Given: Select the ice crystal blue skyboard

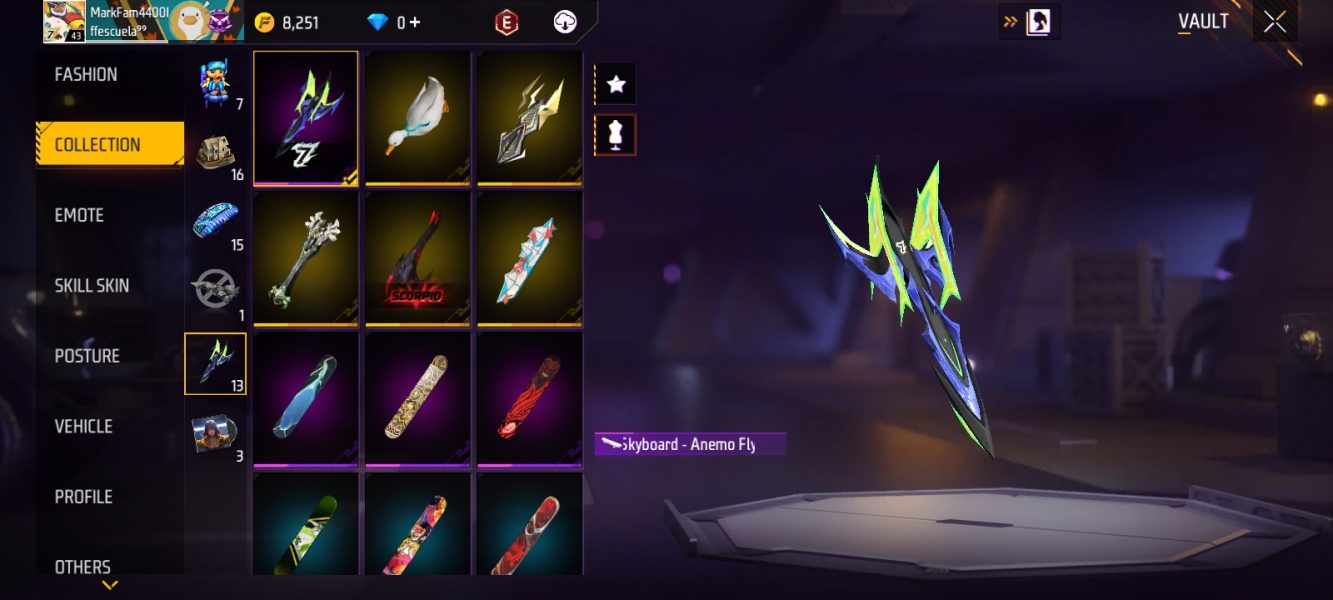Looking at the screenshot, I should (305, 398).
